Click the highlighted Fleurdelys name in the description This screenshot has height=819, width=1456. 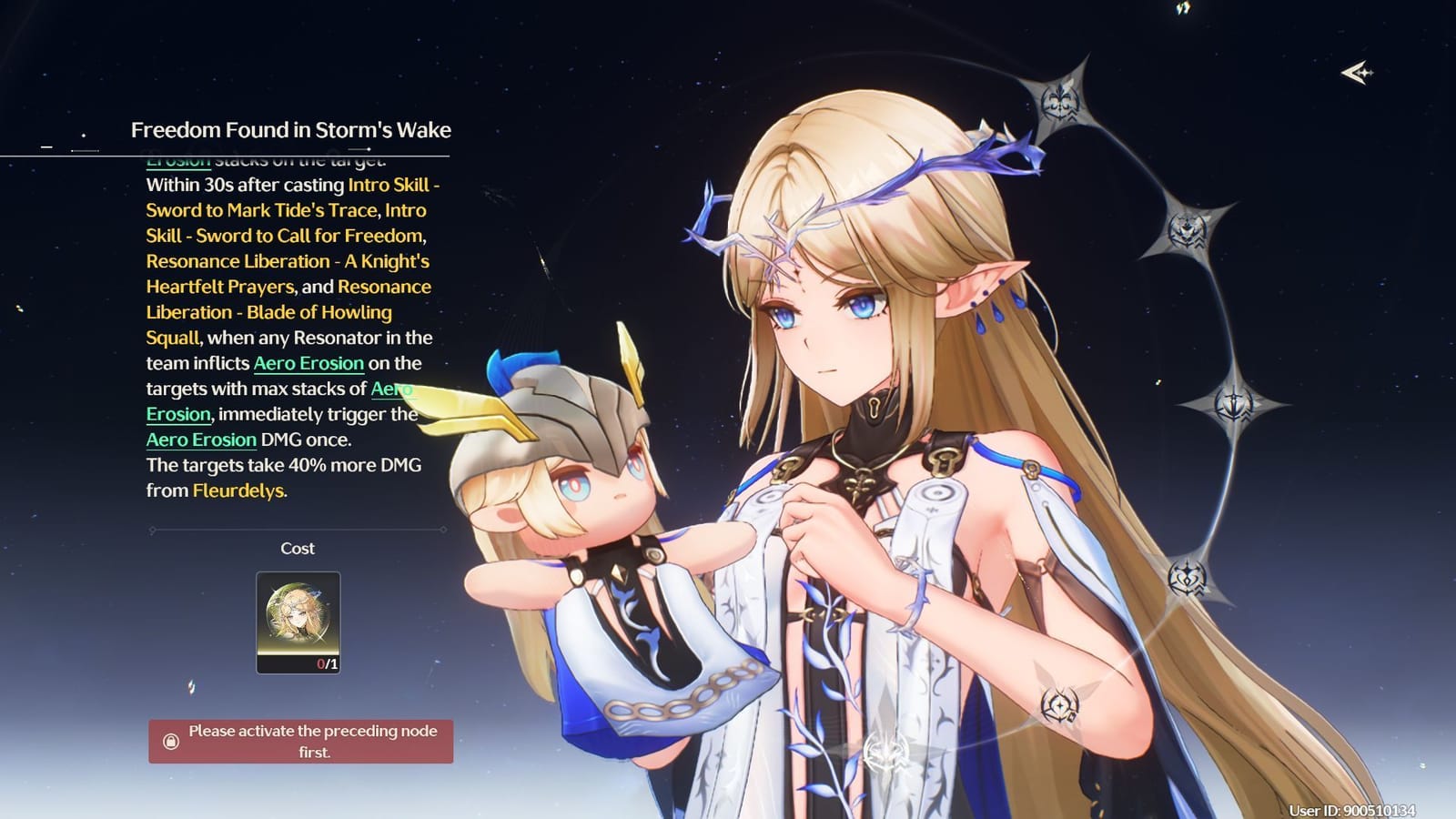(x=236, y=492)
